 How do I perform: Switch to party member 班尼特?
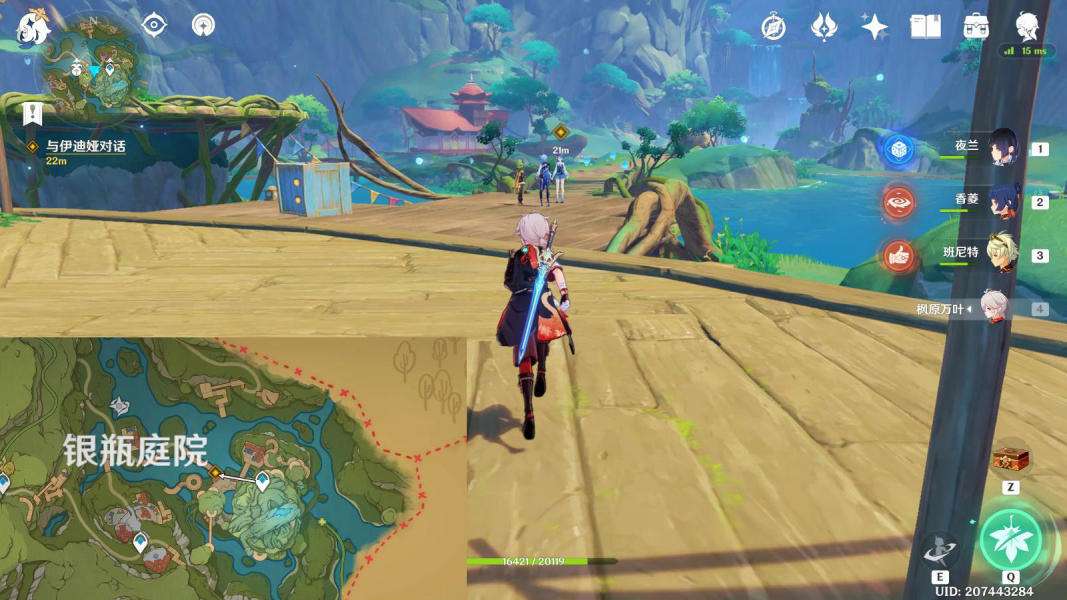tap(1002, 254)
